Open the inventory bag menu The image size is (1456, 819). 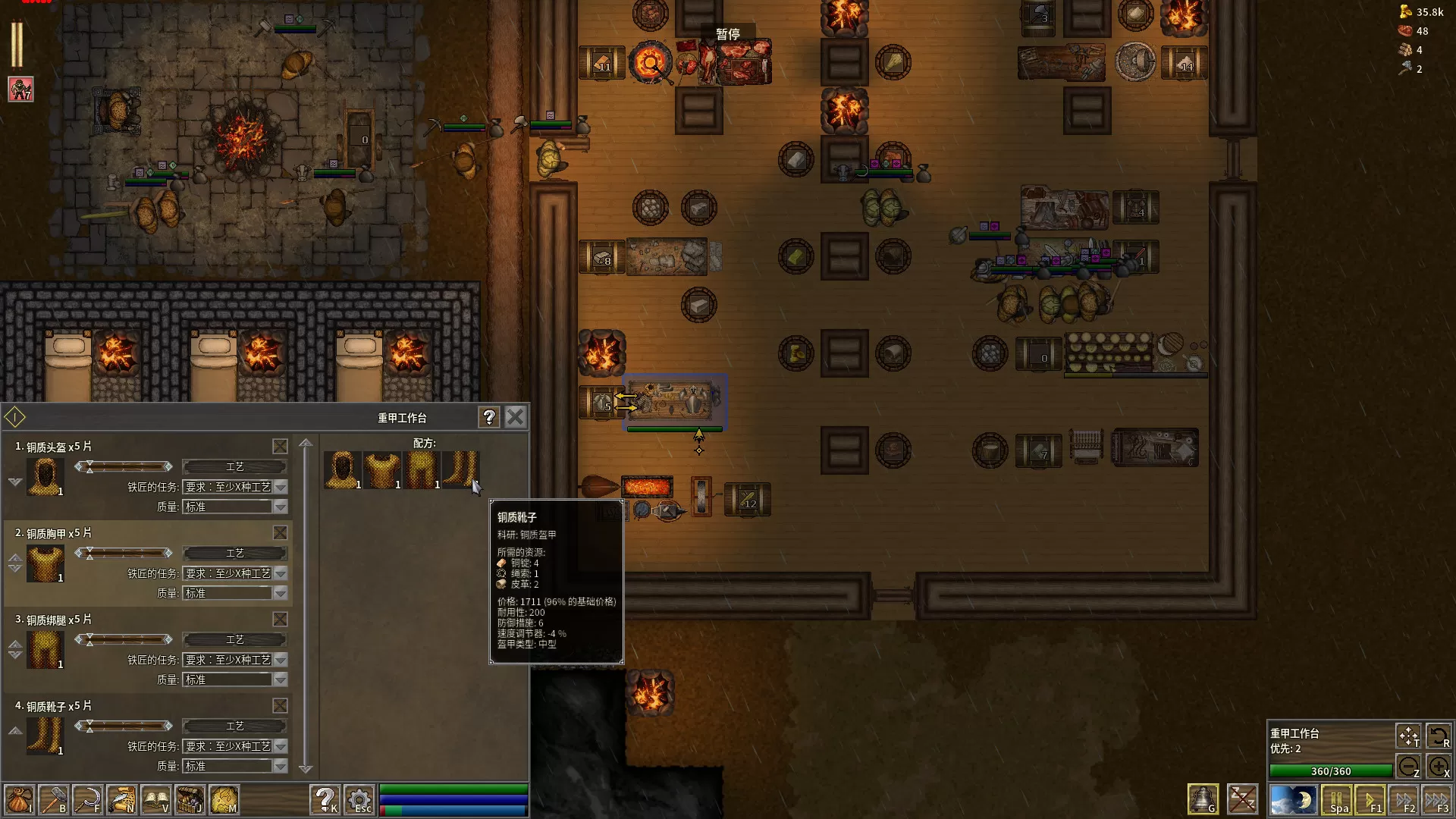tap(19, 800)
